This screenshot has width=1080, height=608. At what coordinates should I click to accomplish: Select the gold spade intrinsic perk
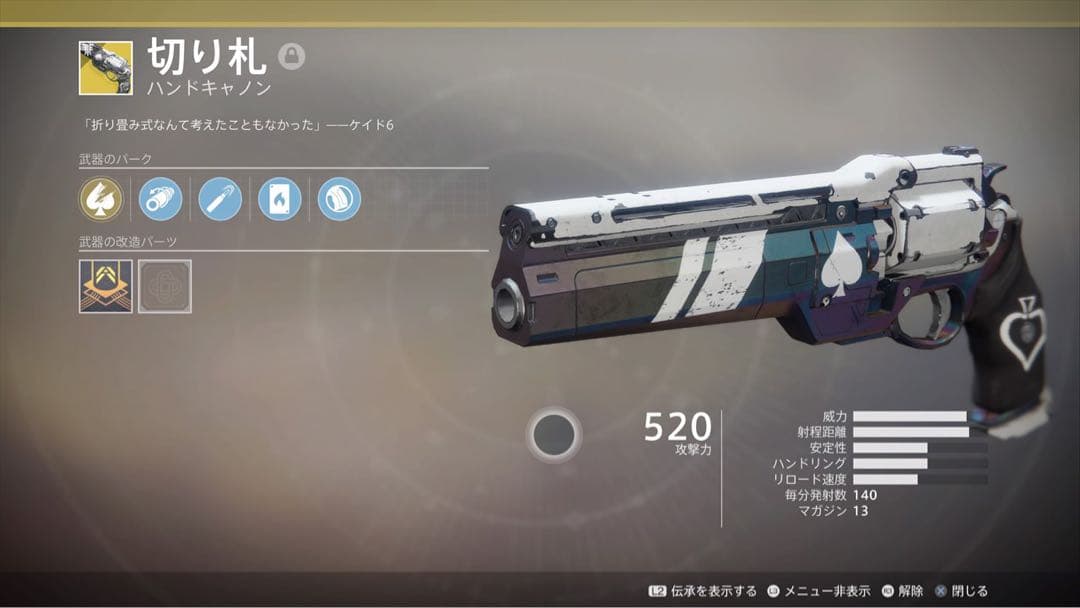[x=101, y=199]
